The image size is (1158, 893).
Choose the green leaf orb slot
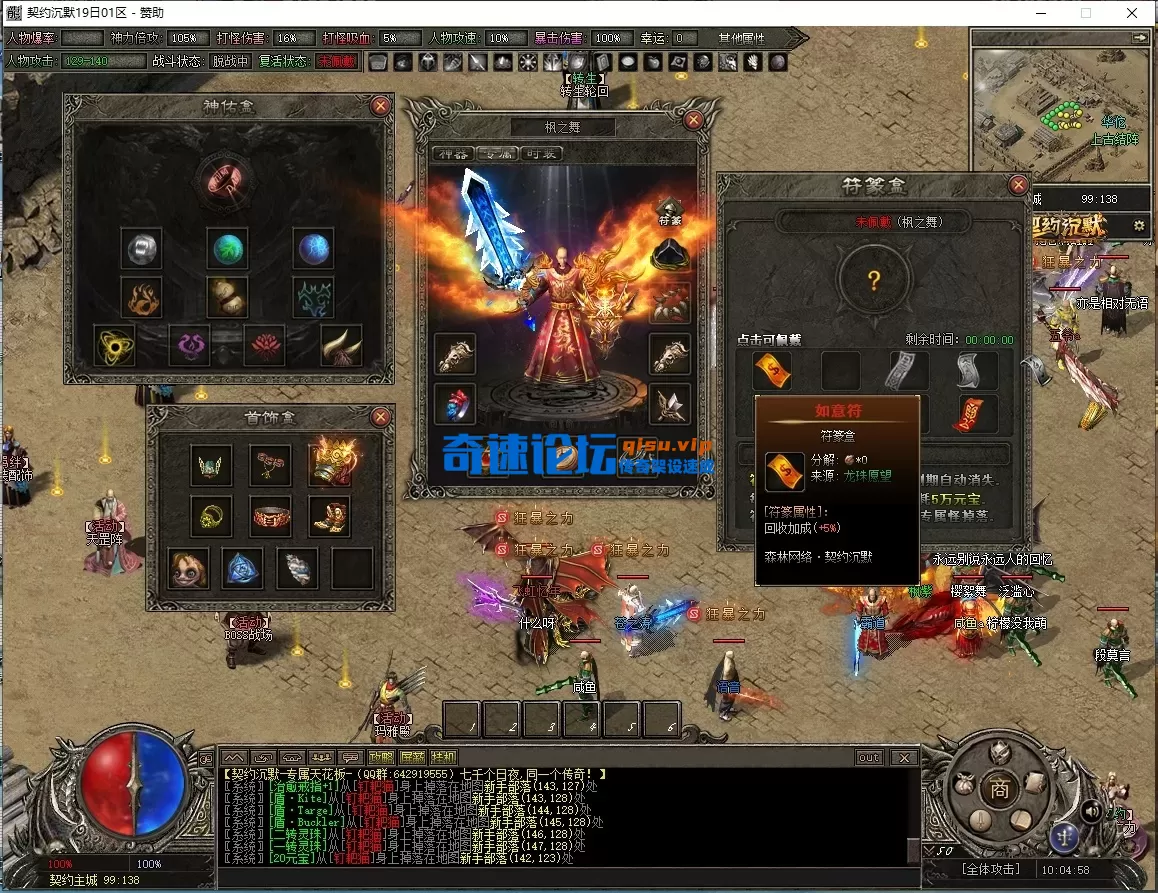(x=227, y=247)
